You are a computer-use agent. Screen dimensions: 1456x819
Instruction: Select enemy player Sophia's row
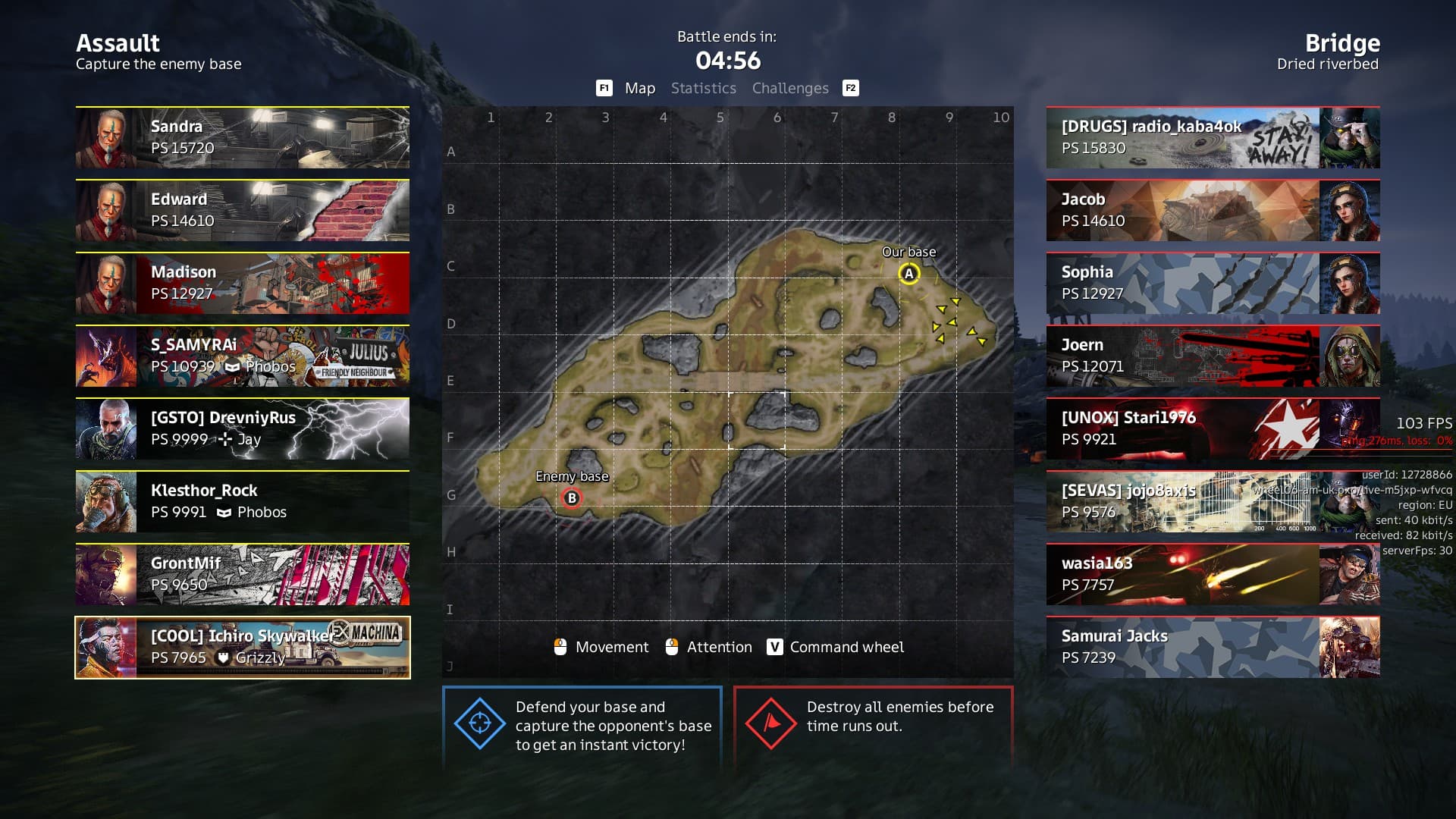1213,283
